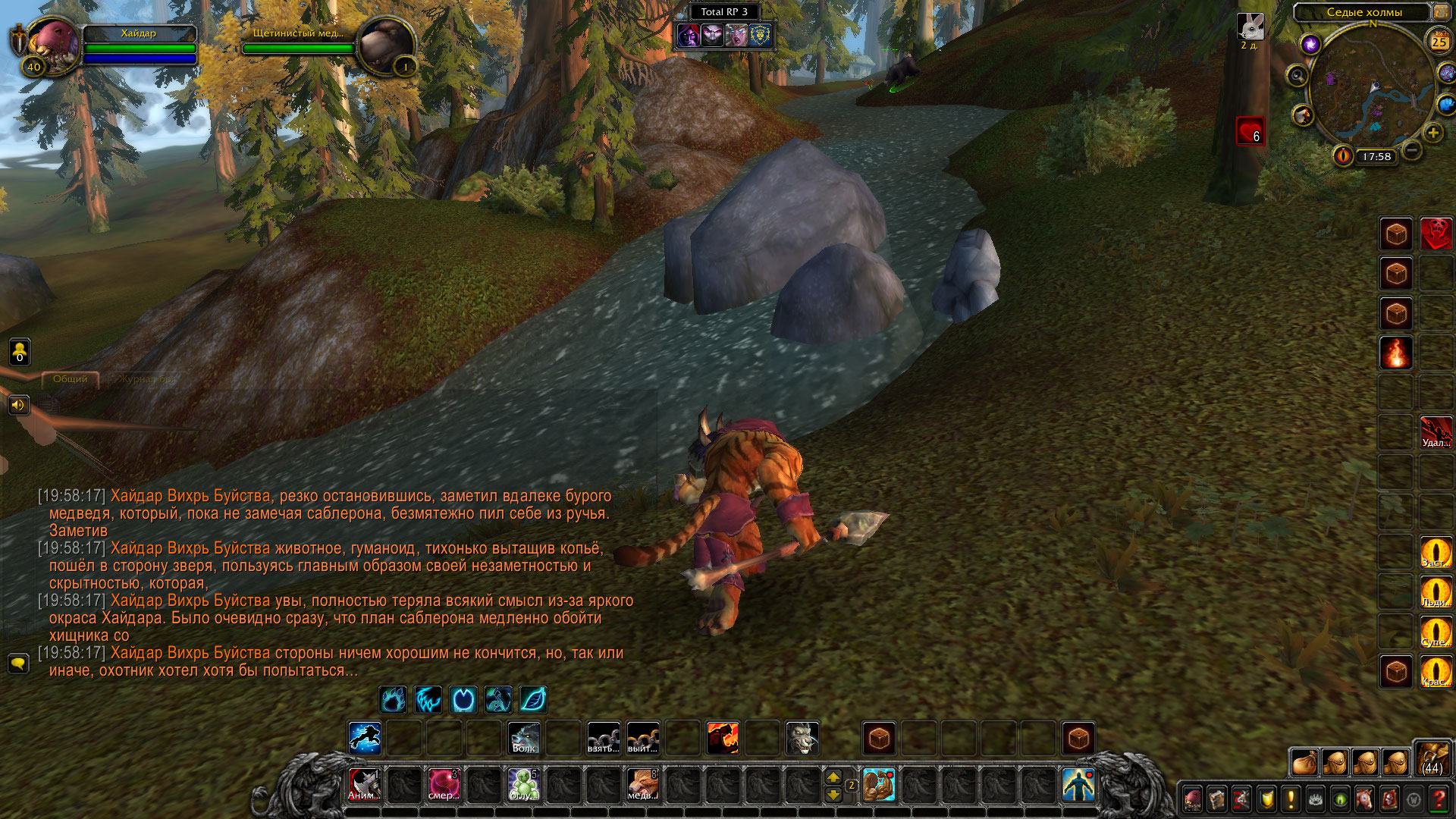Click the action bar page-up arrow
This screenshot has width=1456, height=819.
pyautogui.click(x=833, y=777)
